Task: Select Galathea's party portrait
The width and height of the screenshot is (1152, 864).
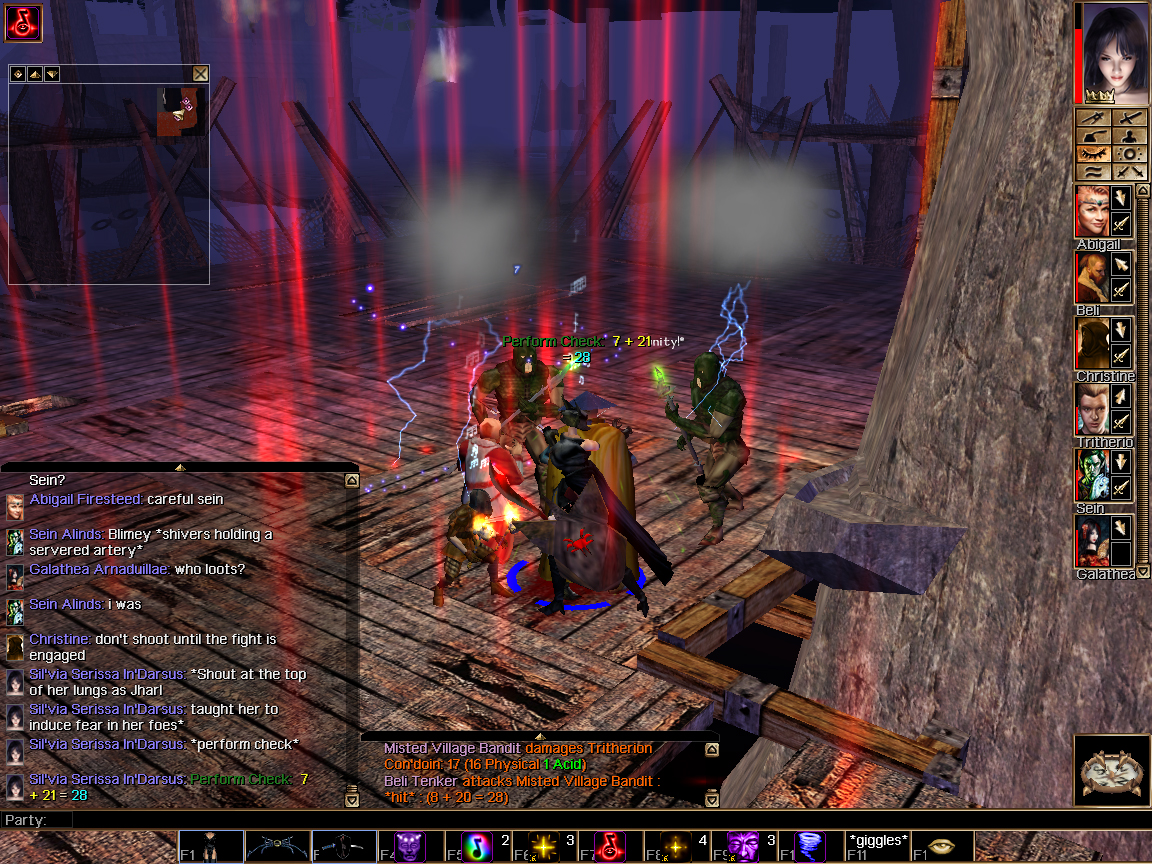Action: (1091, 541)
